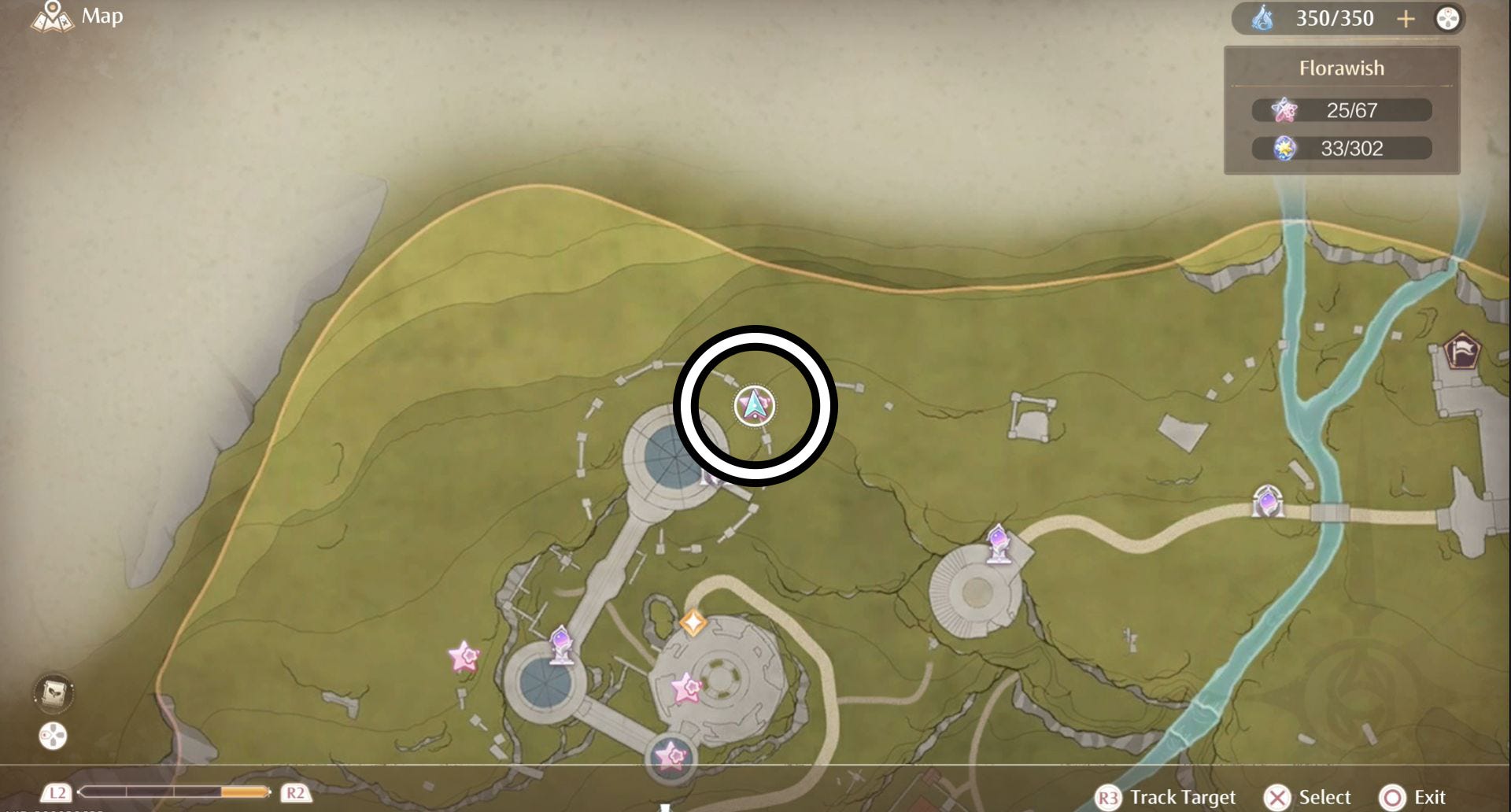
Task: Pick the pink star marker on the western grass
Action: click(464, 656)
